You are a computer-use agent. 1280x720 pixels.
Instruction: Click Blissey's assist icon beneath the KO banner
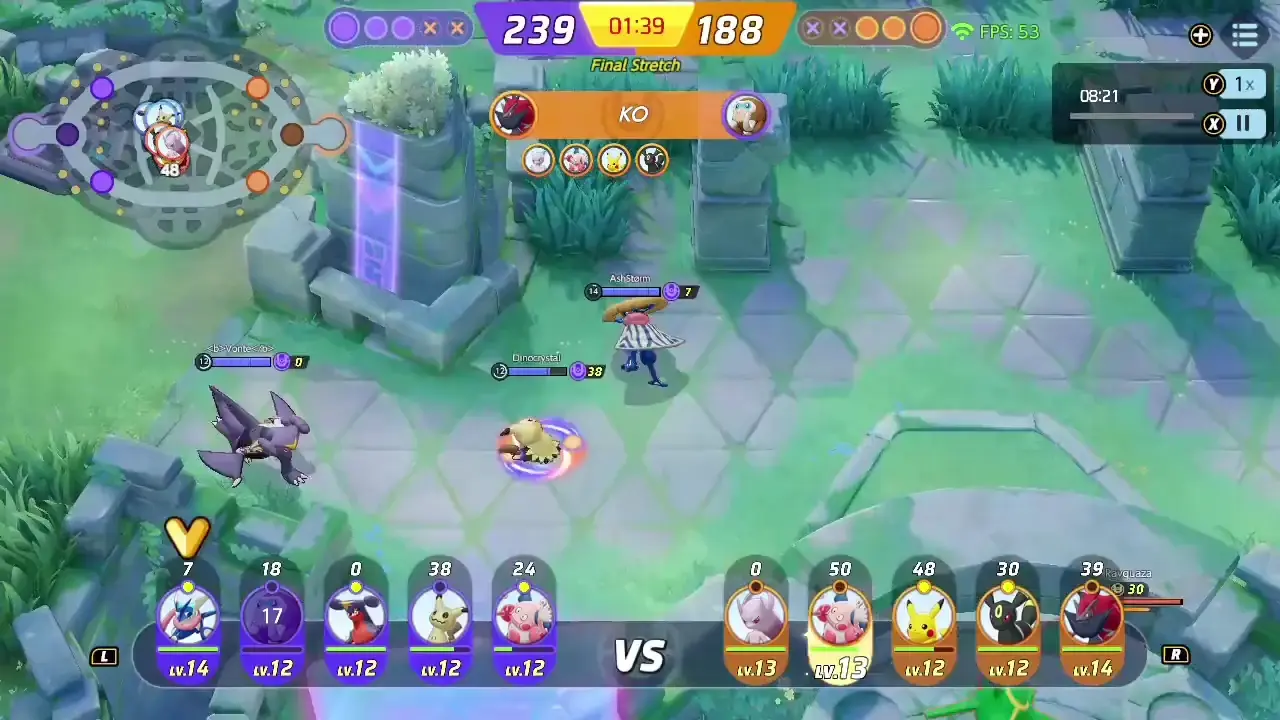pos(575,161)
